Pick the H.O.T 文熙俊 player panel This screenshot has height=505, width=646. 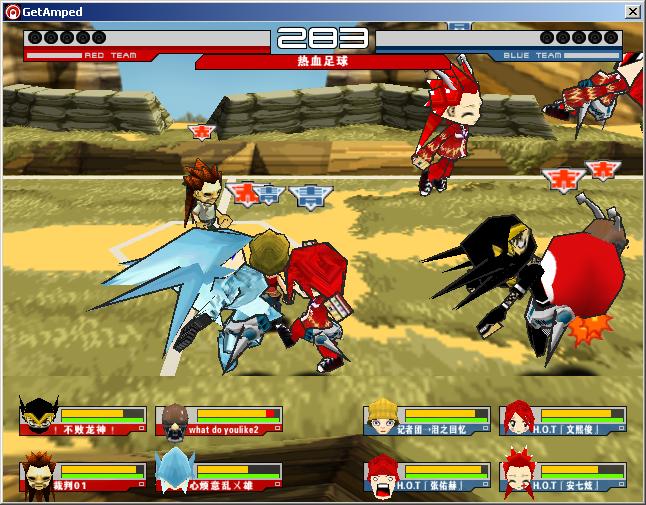[564, 420]
